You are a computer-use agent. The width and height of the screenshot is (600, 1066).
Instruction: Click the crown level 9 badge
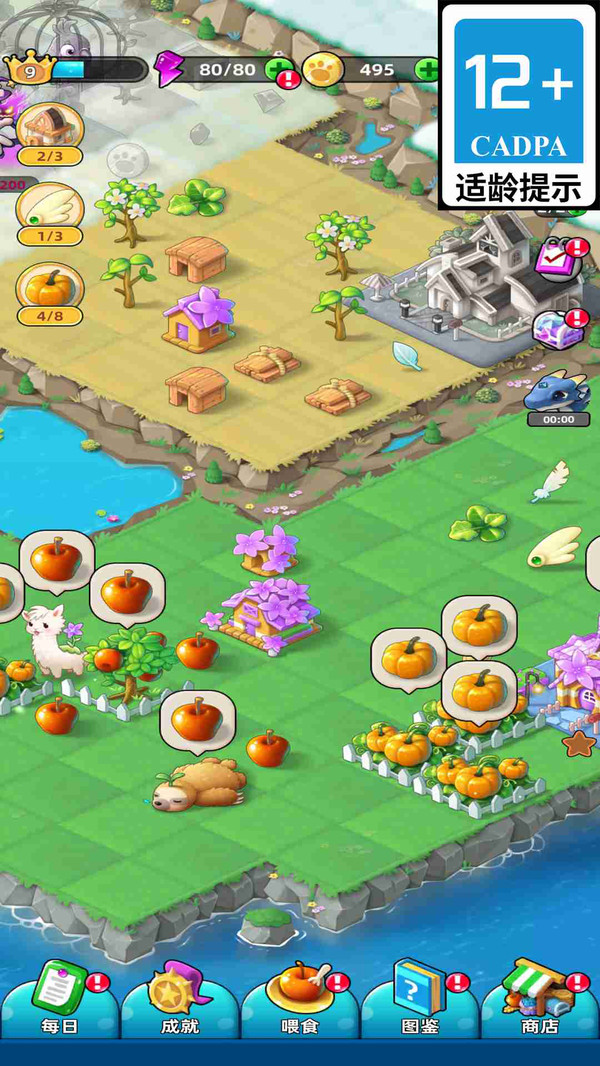[x=28, y=69]
